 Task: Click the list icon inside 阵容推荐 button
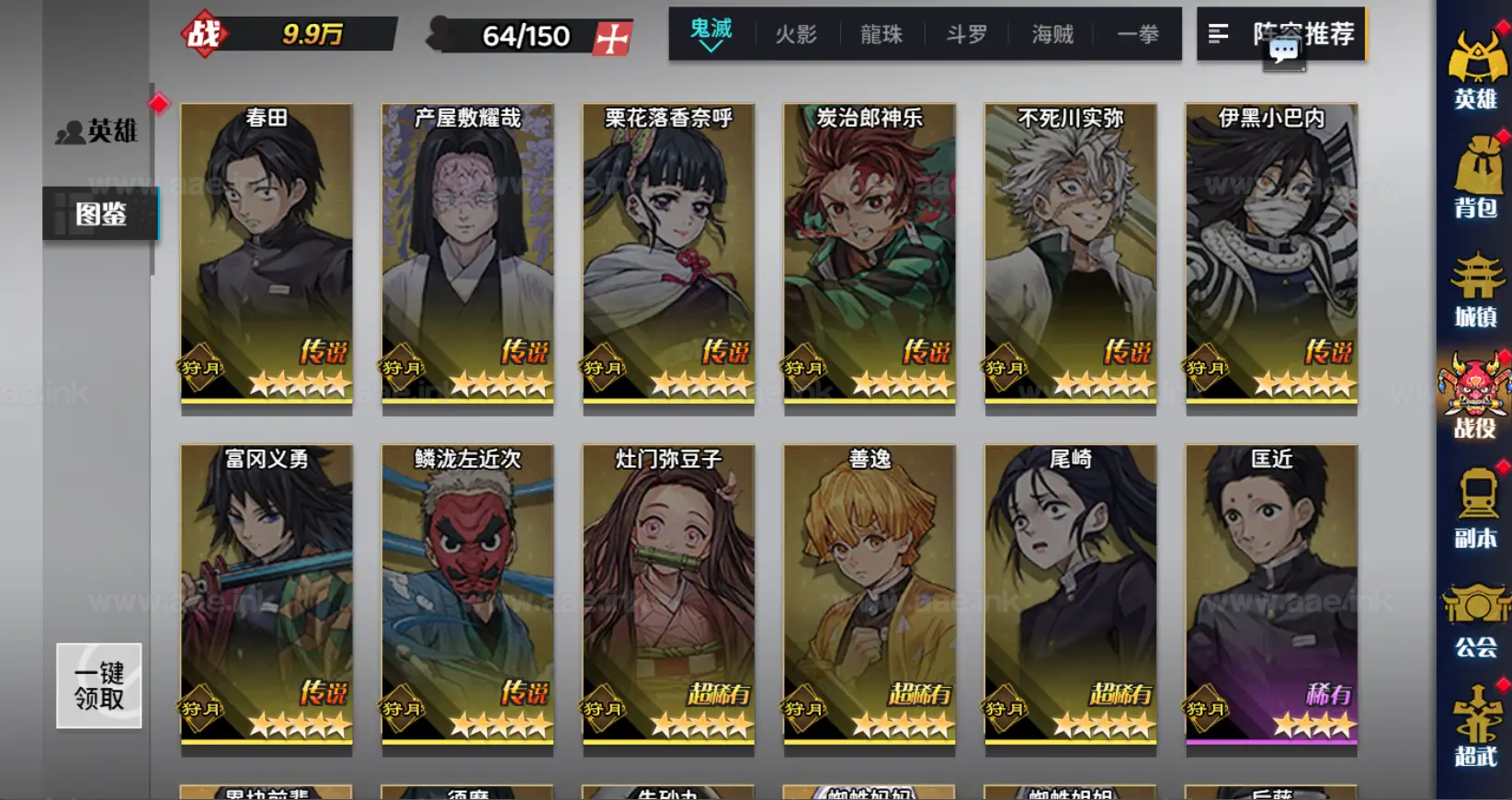[1219, 35]
